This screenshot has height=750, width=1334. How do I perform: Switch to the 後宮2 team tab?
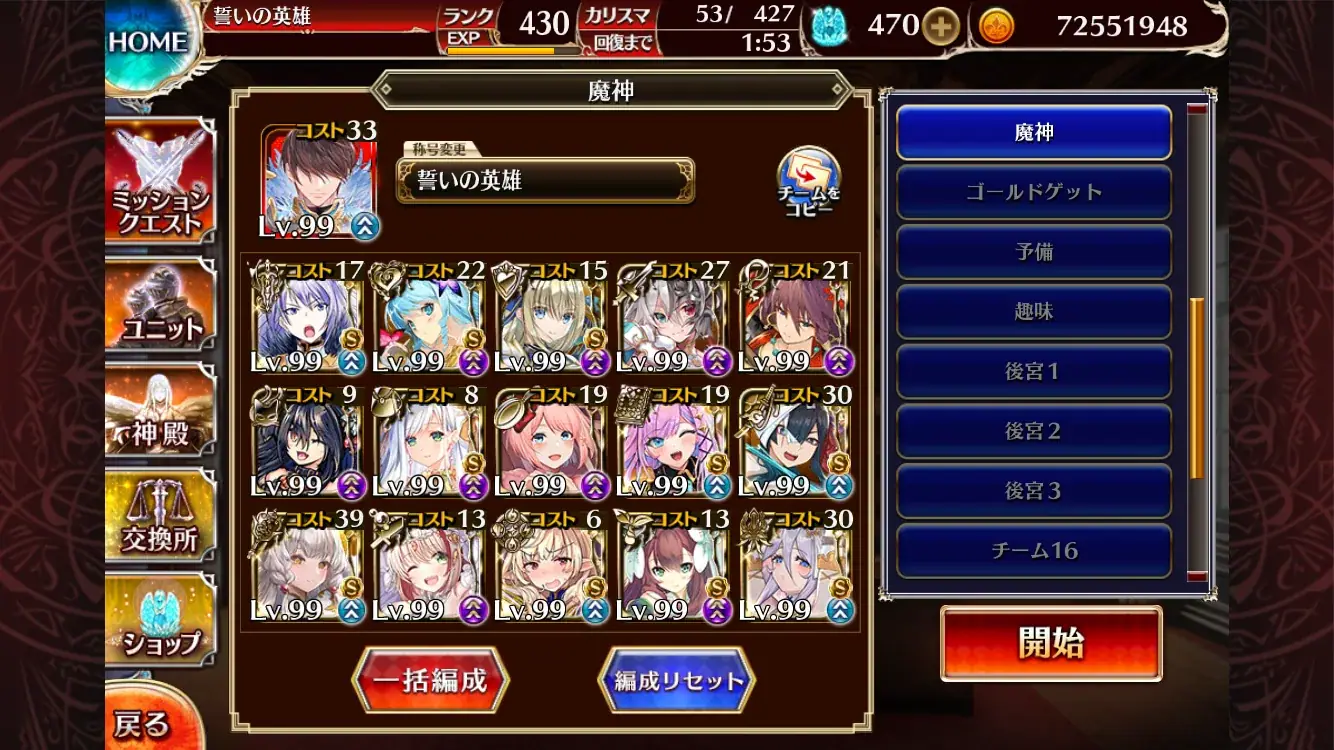pyautogui.click(x=1034, y=431)
